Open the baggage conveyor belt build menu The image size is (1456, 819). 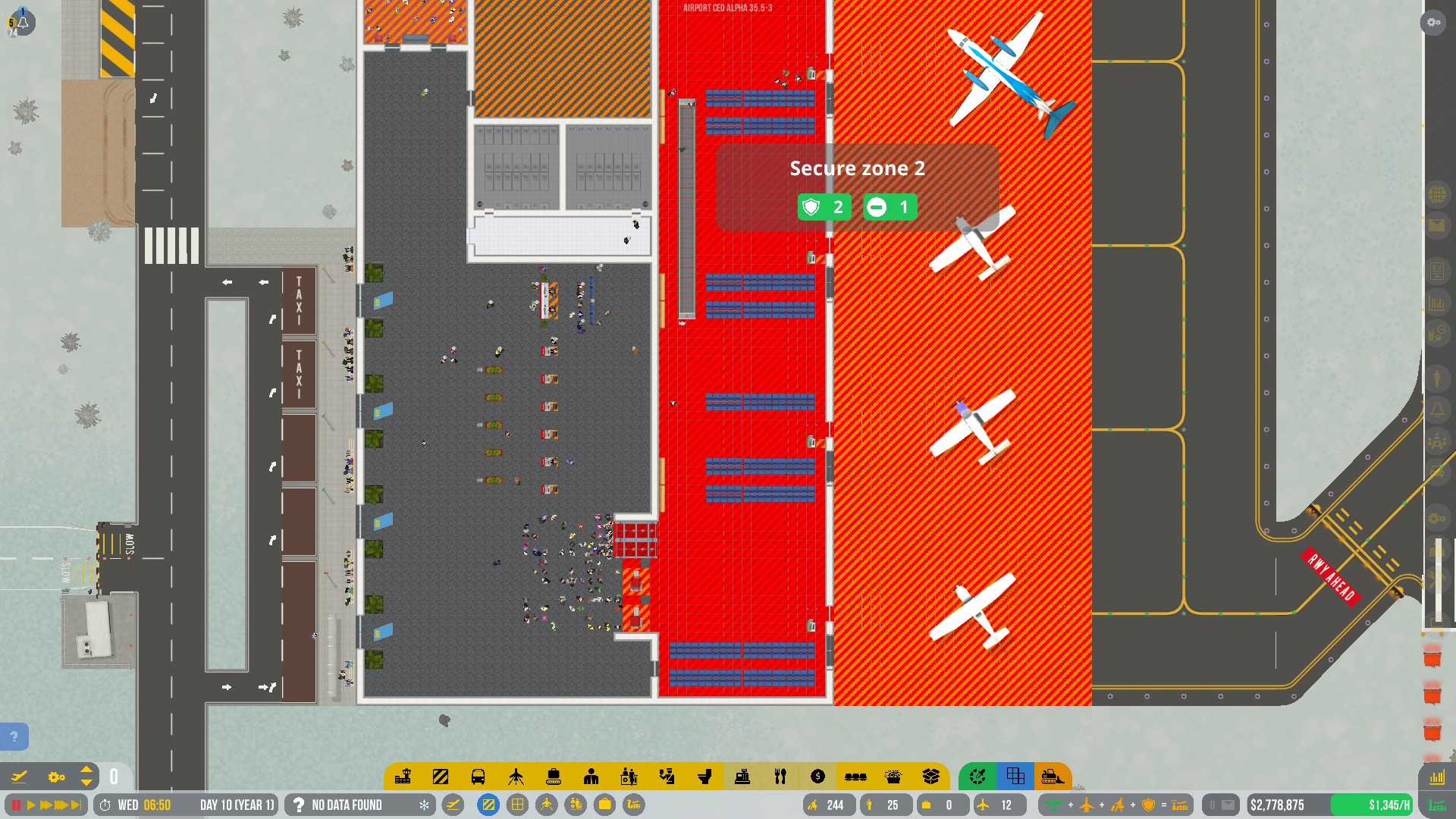[553, 776]
